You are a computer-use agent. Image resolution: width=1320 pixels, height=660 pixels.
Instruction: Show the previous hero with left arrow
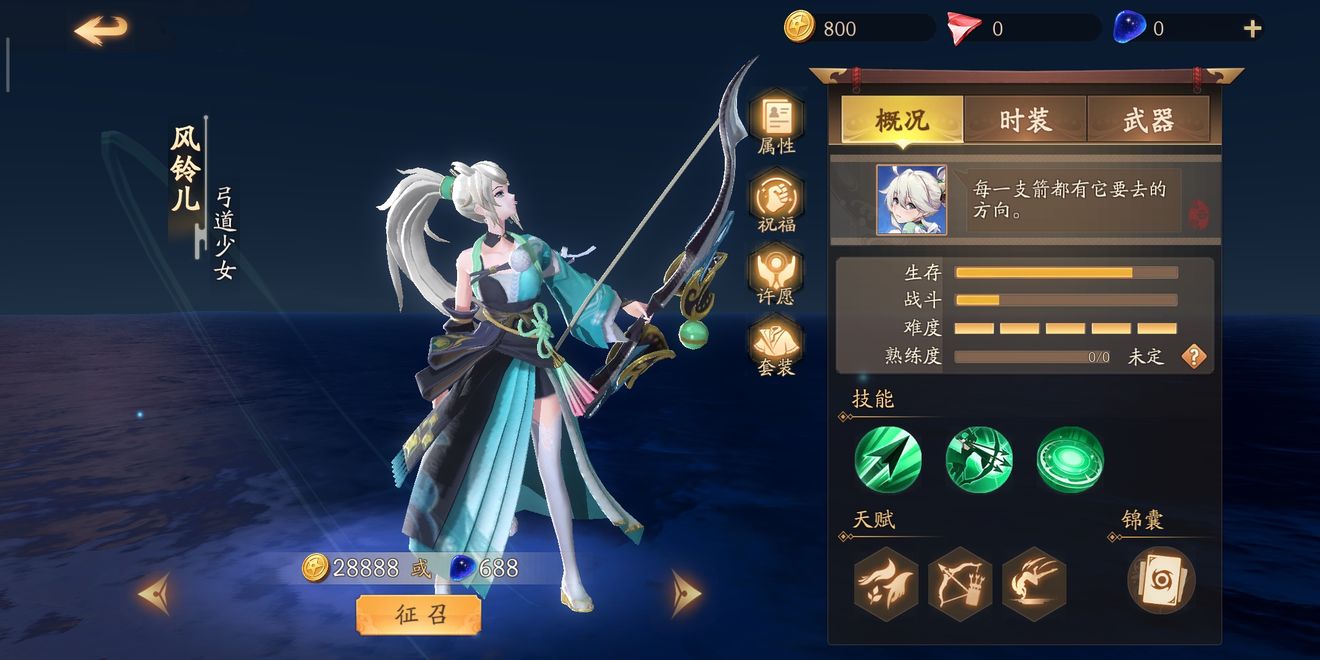pyautogui.click(x=154, y=594)
